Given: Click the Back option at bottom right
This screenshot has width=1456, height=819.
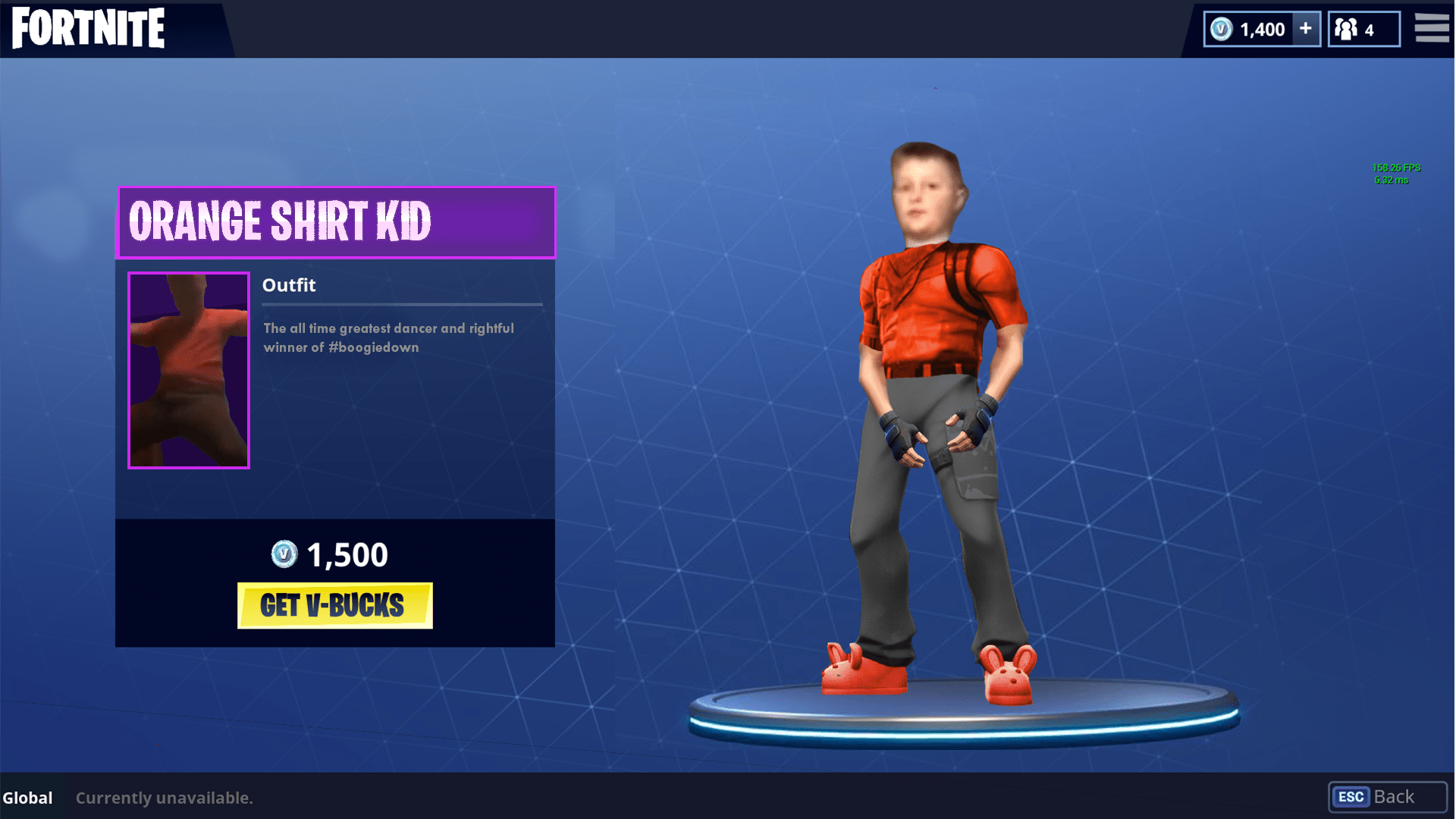Looking at the screenshot, I should [1395, 797].
